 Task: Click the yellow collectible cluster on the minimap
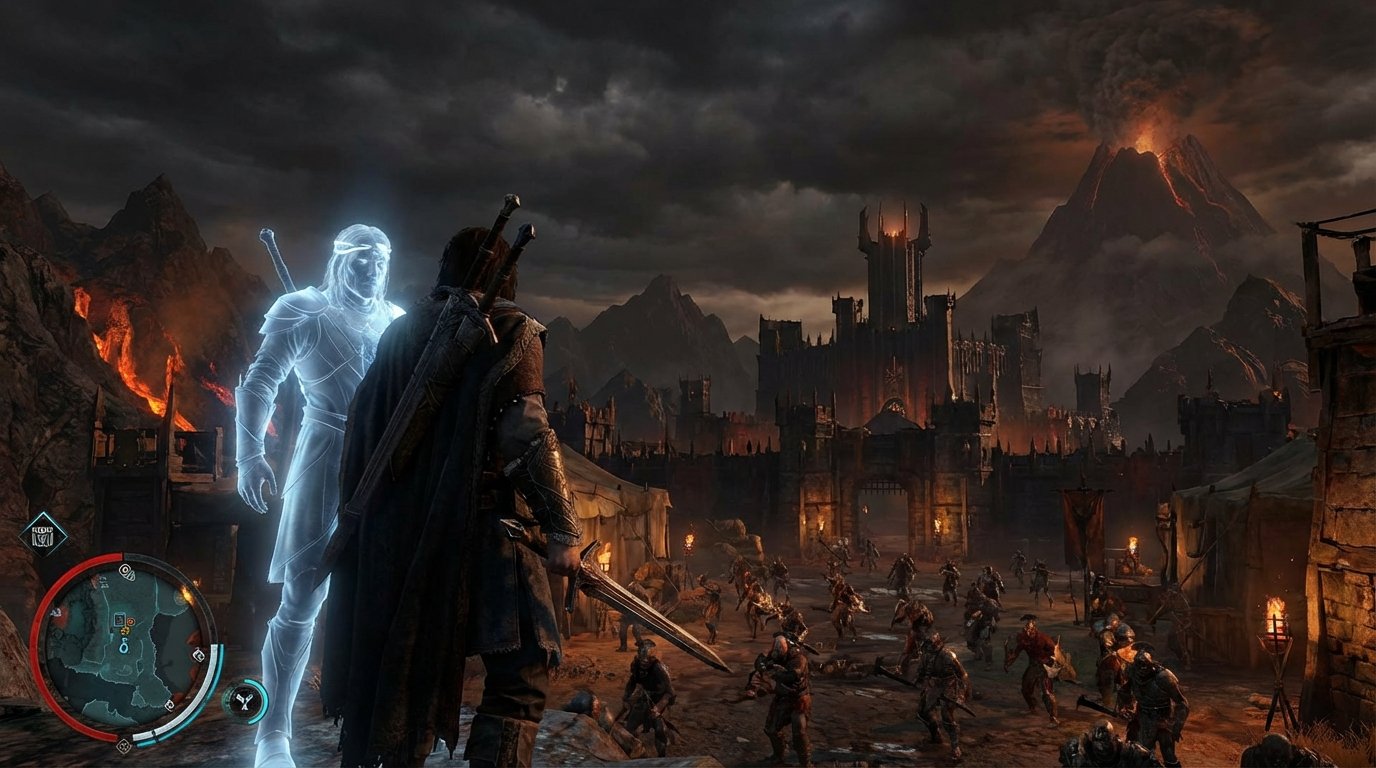(125, 631)
